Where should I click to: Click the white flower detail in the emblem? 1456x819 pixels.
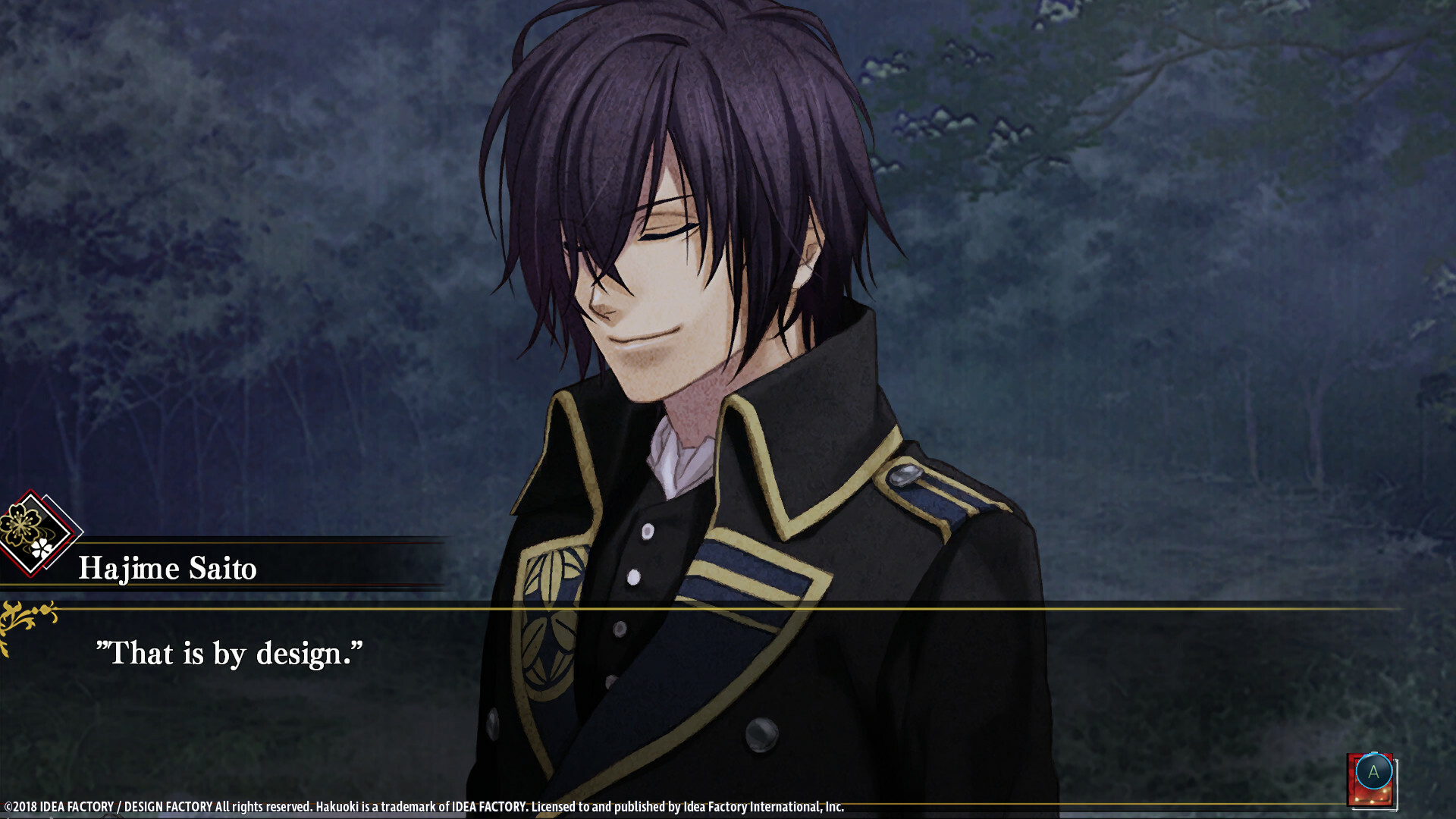pos(42,549)
